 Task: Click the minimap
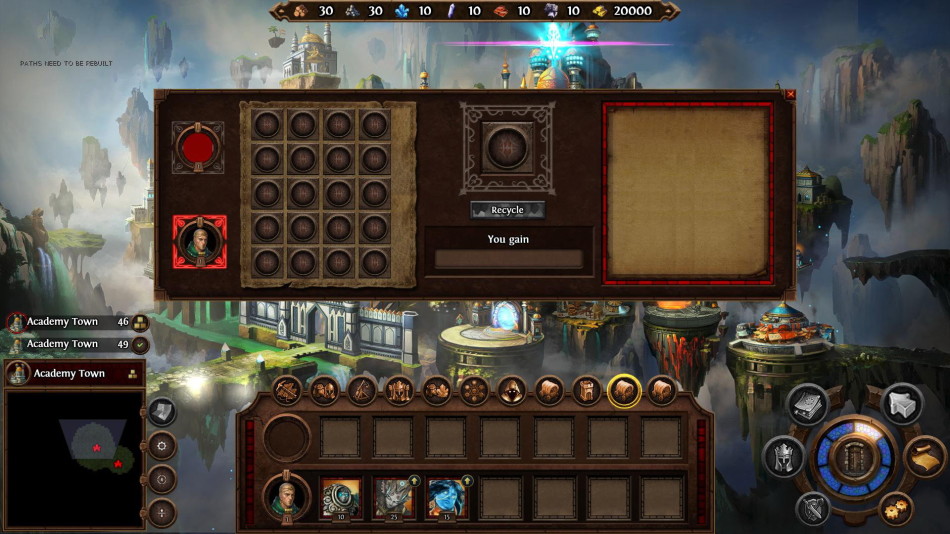pyautogui.click(x=74, y=458)
